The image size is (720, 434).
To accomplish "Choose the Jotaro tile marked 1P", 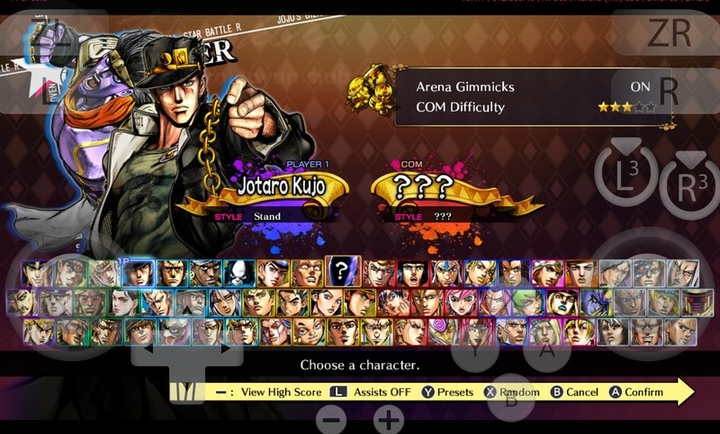I will 138,272.
